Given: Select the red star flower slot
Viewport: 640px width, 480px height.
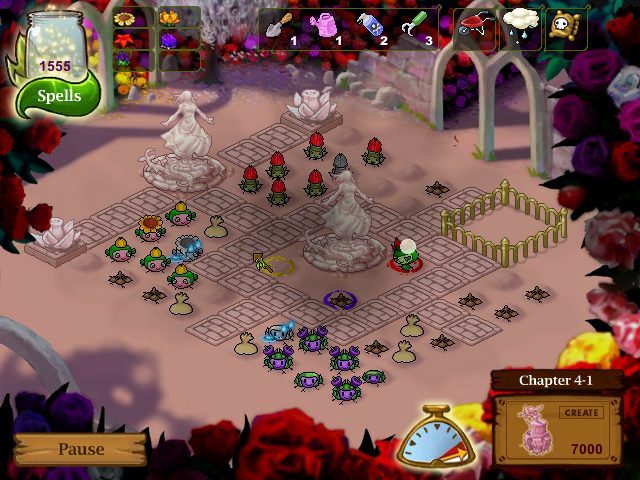Looking at the screenshot, I should [x=125, y=40].
